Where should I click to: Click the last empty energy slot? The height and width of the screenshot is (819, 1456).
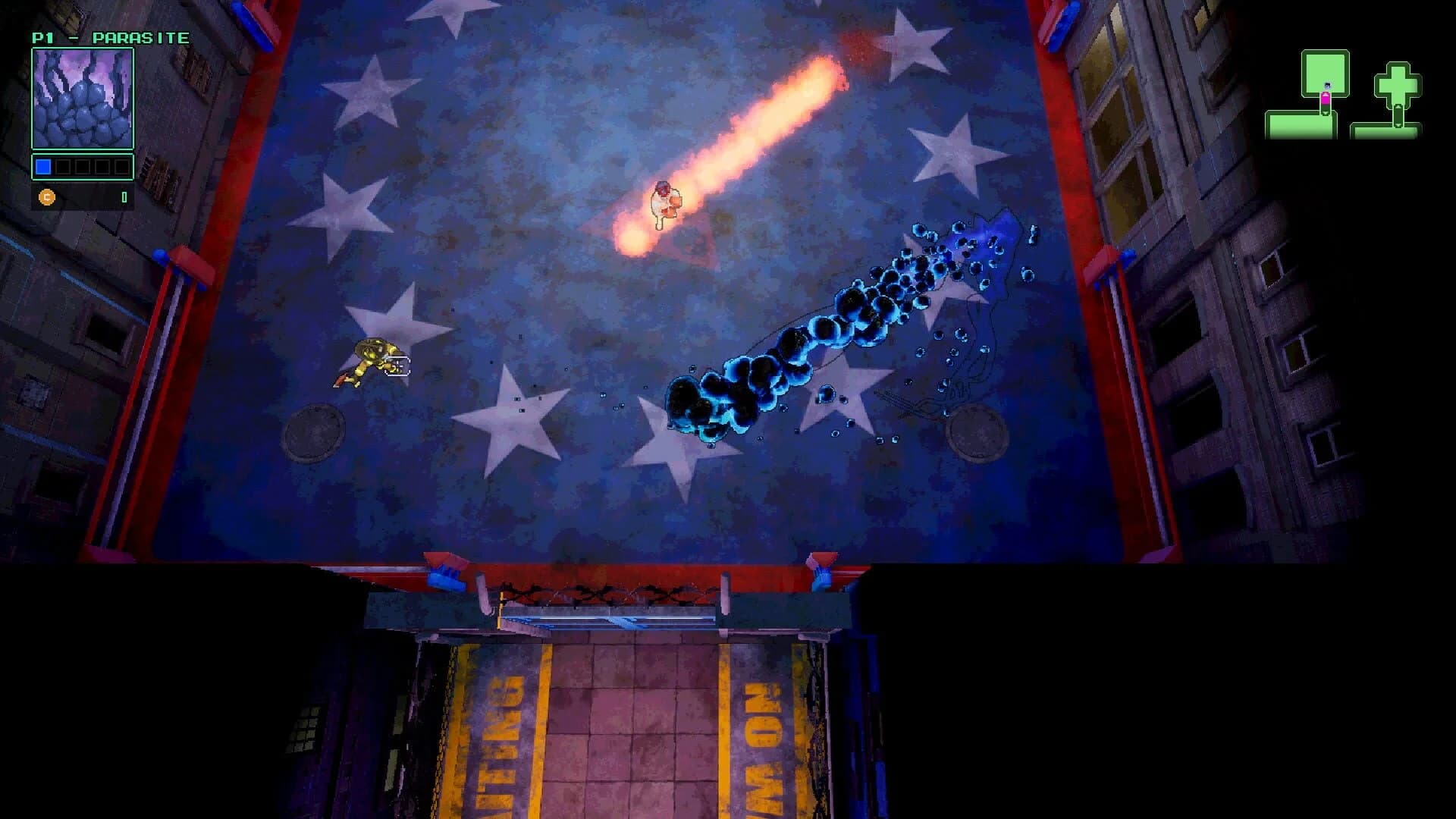pyautogui.click(x=123, y=166)
